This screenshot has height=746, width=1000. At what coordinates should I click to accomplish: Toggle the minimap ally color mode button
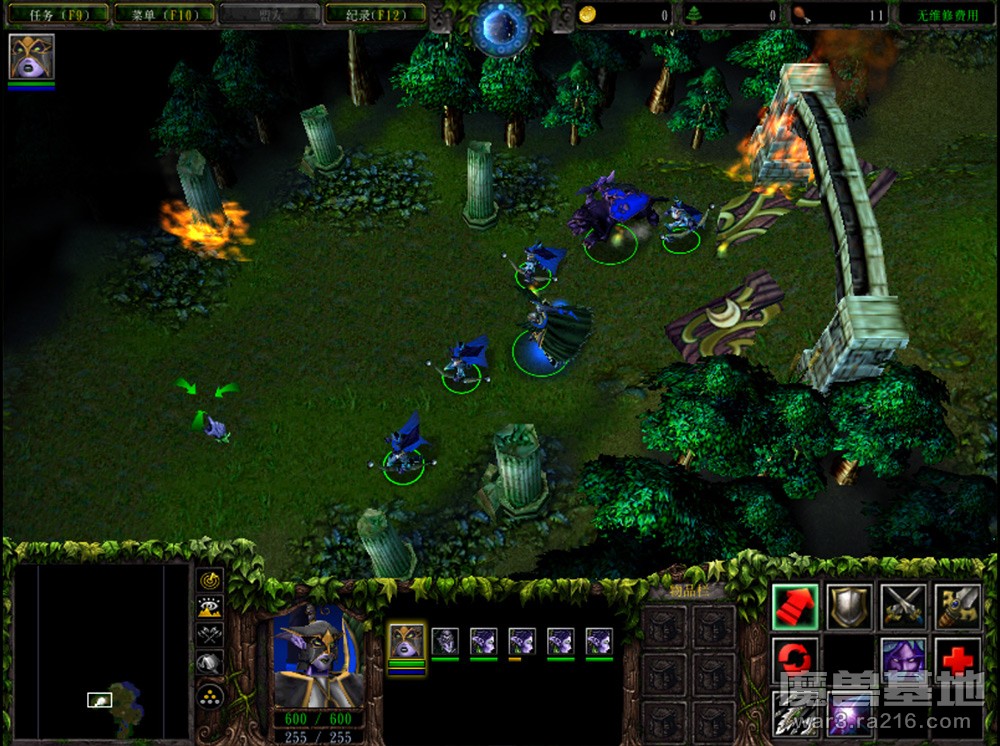coord(209,634)
